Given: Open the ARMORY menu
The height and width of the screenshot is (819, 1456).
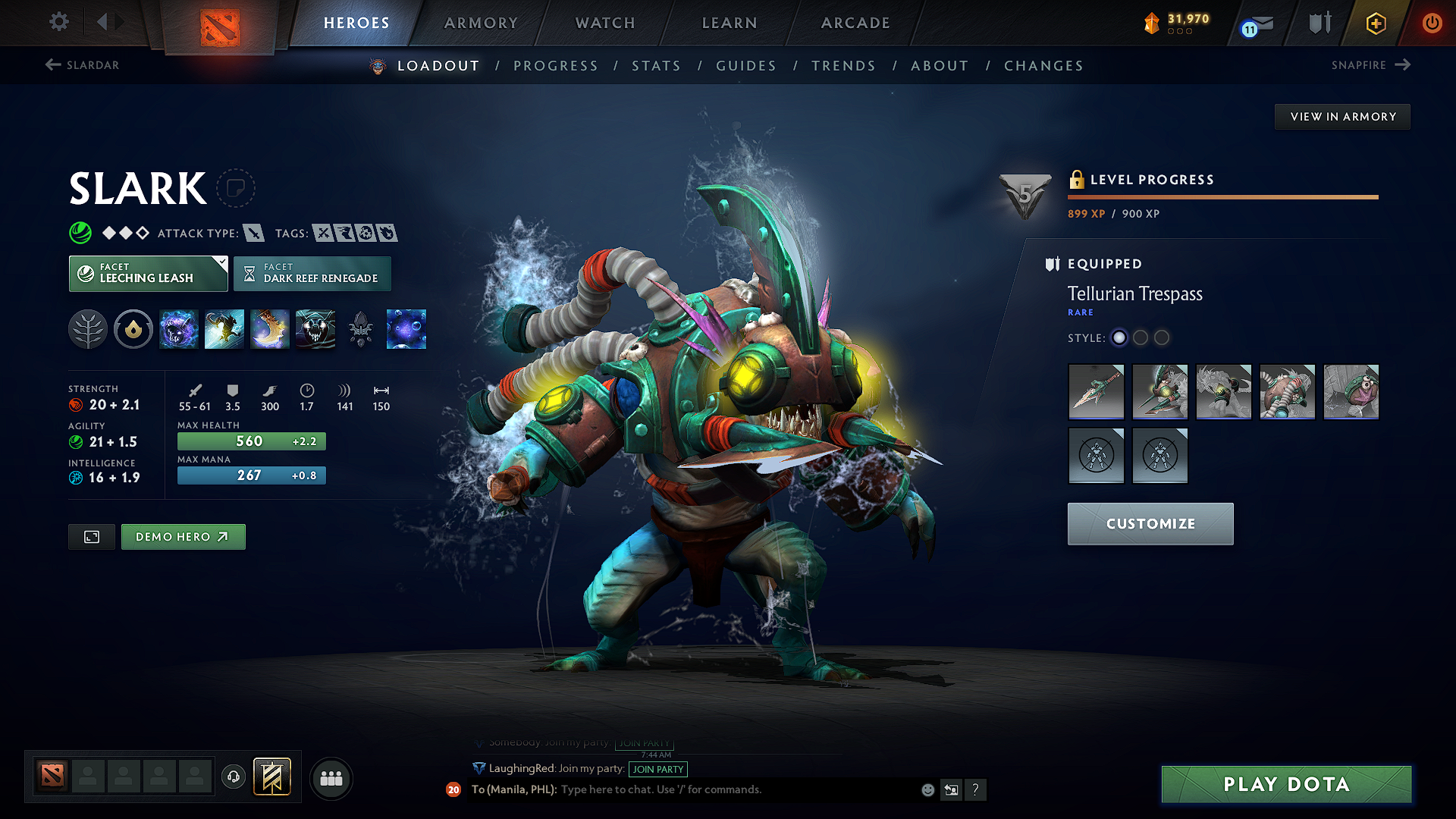Looking at the screenshot, I should pos(481,23).
